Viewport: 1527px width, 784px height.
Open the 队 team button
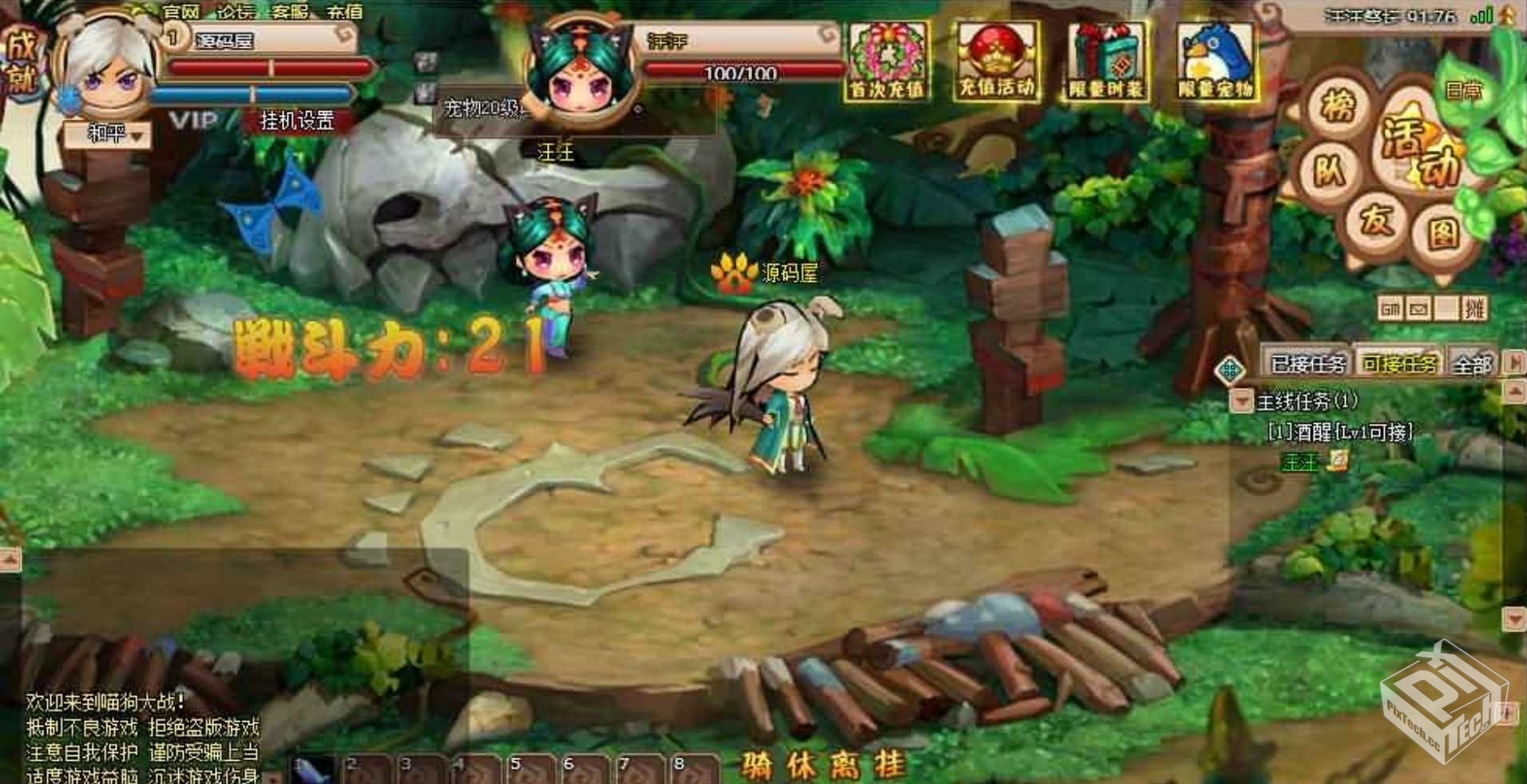(1330, 171)
